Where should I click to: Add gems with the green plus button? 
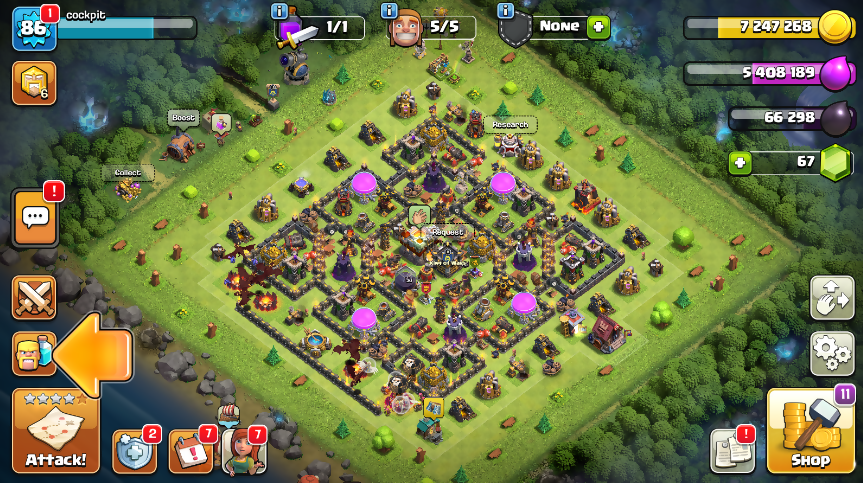tap(740, 163)
